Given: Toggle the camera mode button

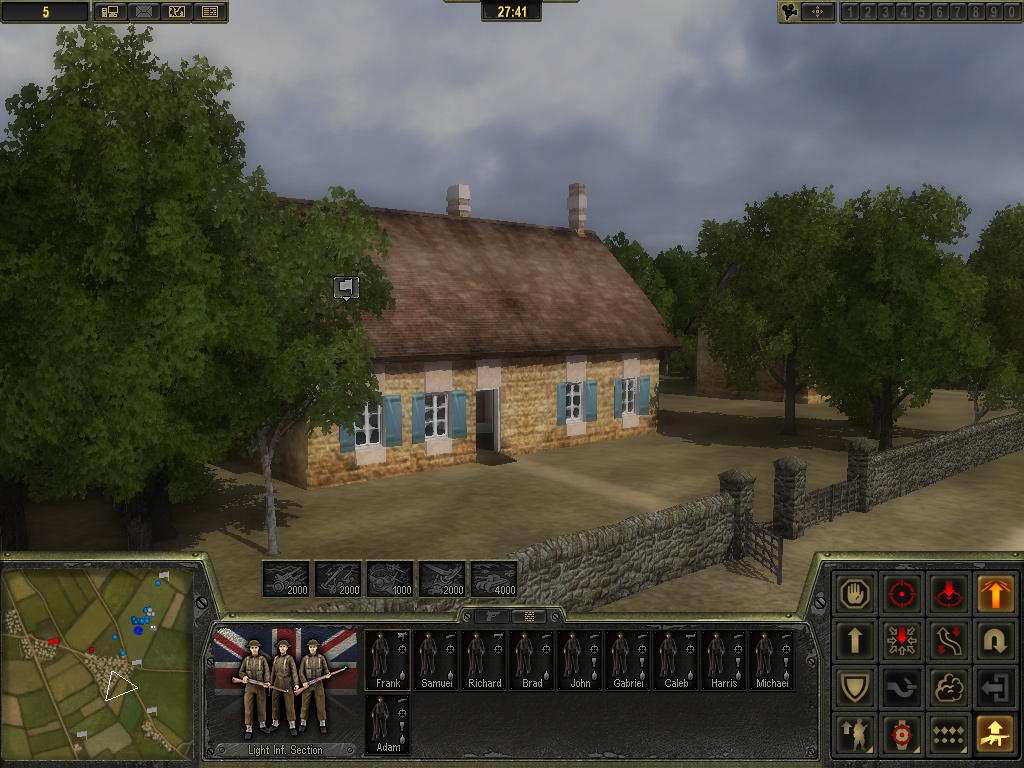Looking at the screenshot, I should pyautogui.click(x=790, y=12).
